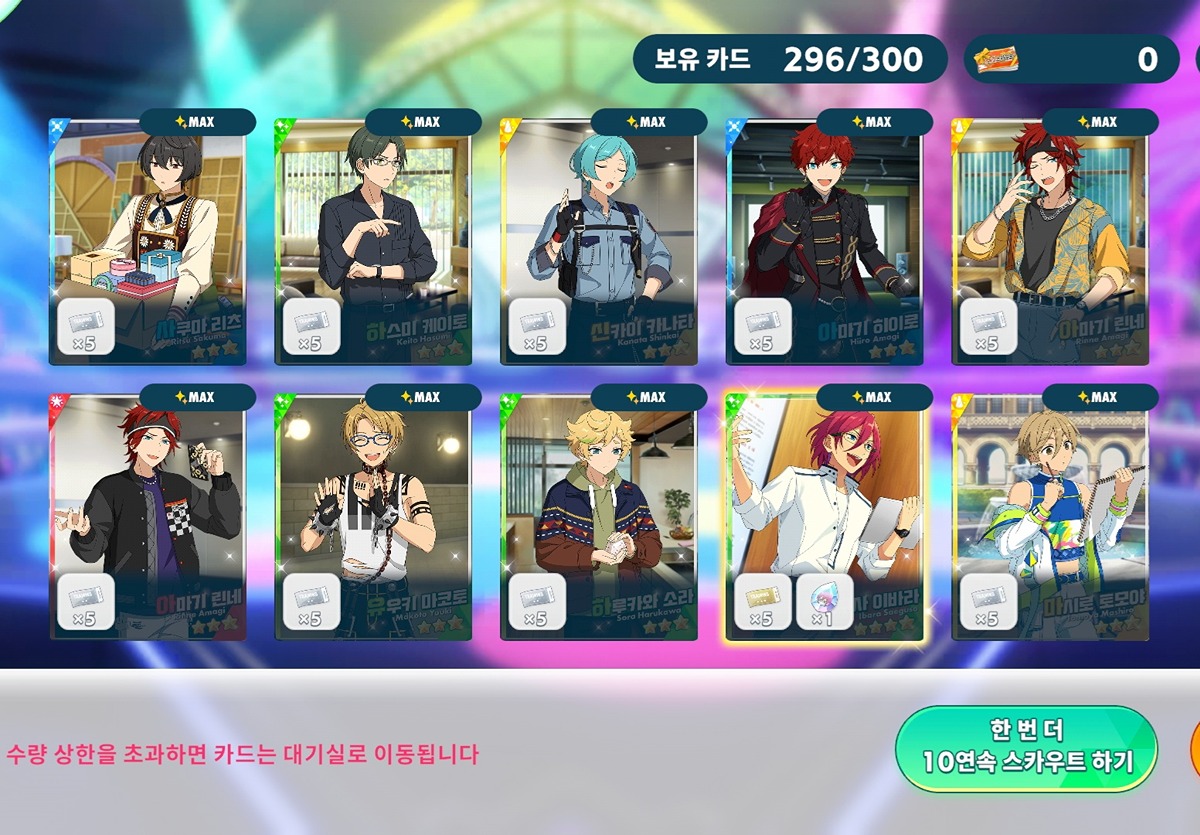Open the highlighted Saegusa Ibara card
Screen dimensions: 1200x835
click(824, 515)
